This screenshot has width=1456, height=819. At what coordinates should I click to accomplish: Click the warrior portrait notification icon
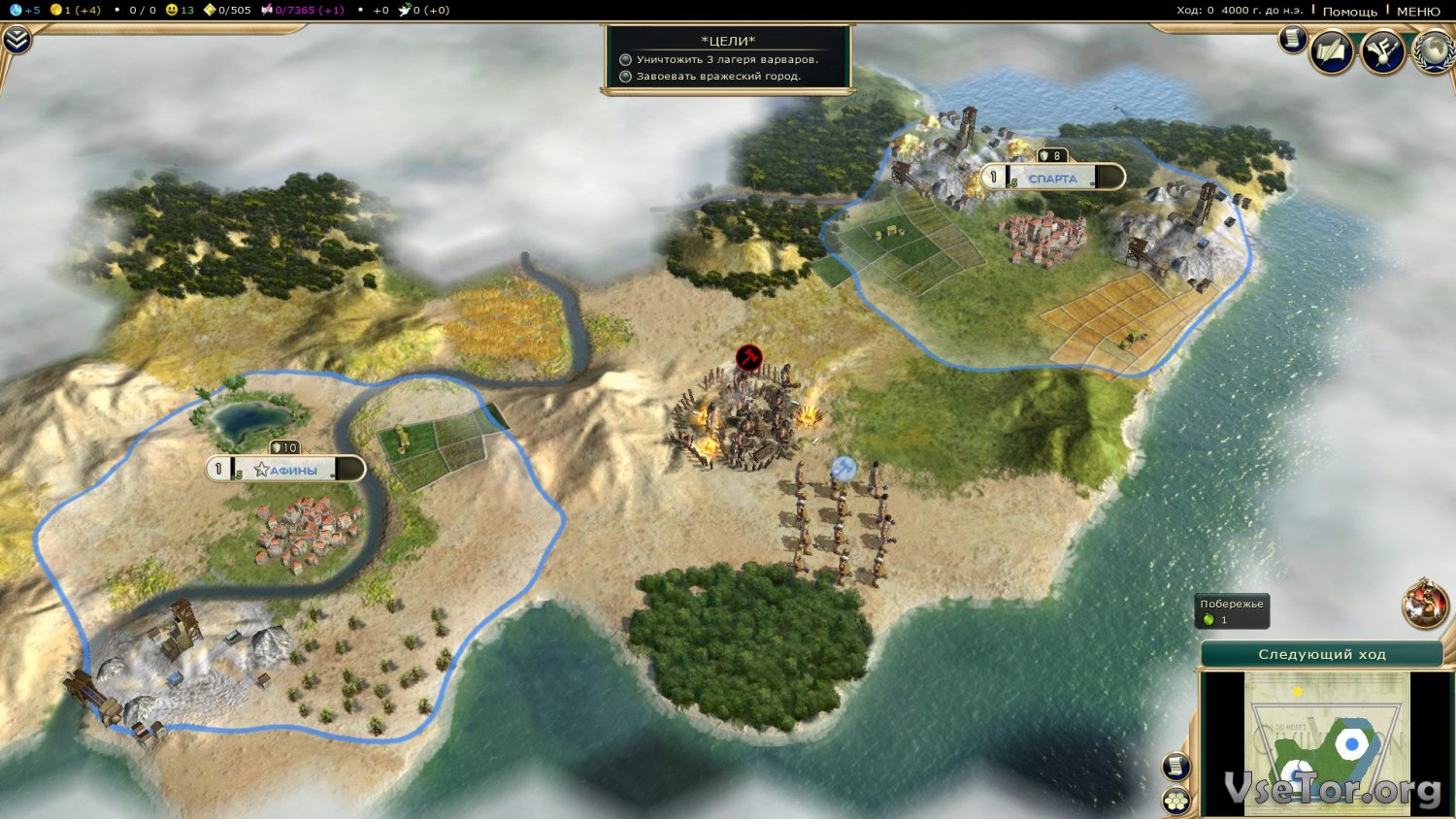[x=1425, y=603]
